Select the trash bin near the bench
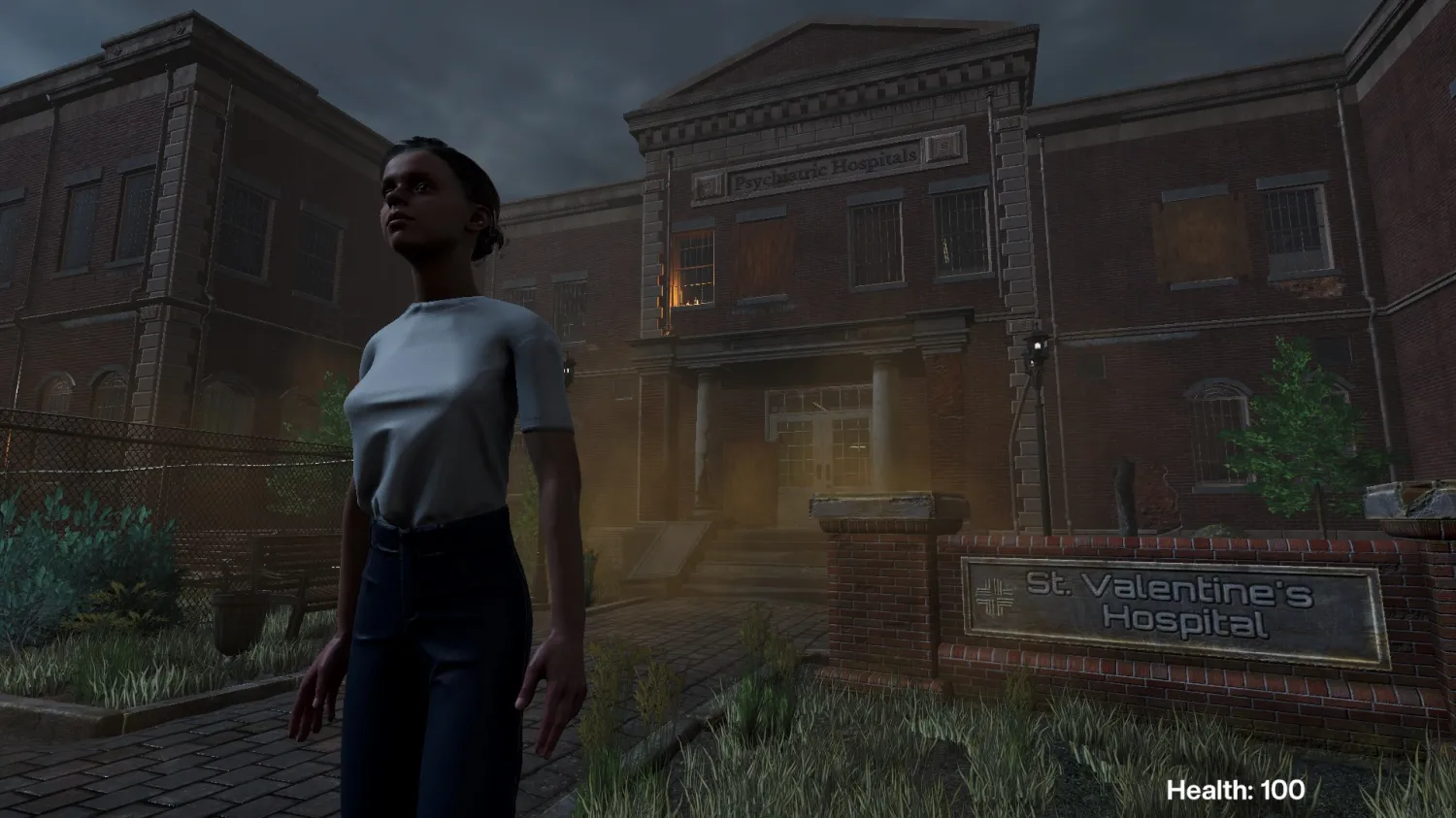The height and width of the screenshot is (818, 1456). pos(233,621)
